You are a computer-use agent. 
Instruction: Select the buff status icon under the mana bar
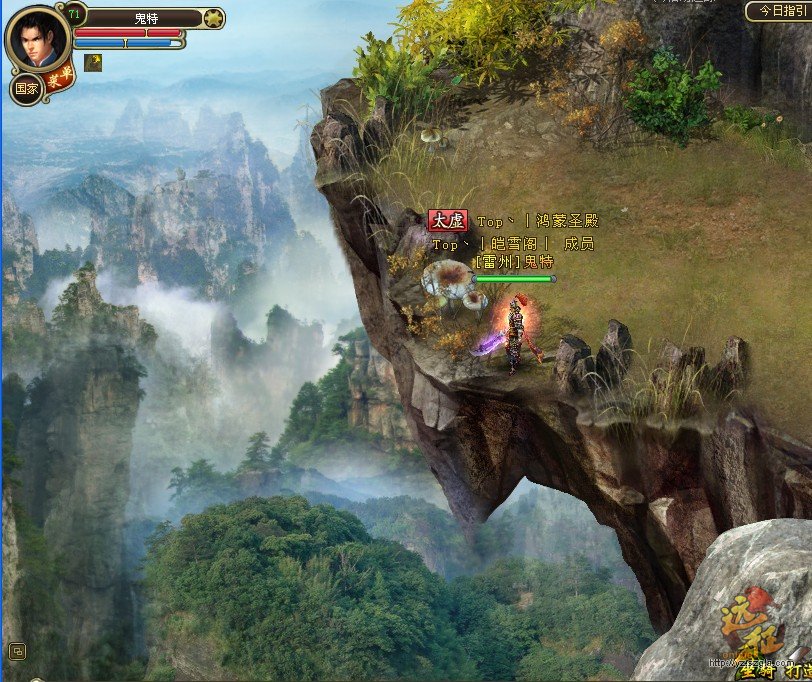click(x=93, y=62)
